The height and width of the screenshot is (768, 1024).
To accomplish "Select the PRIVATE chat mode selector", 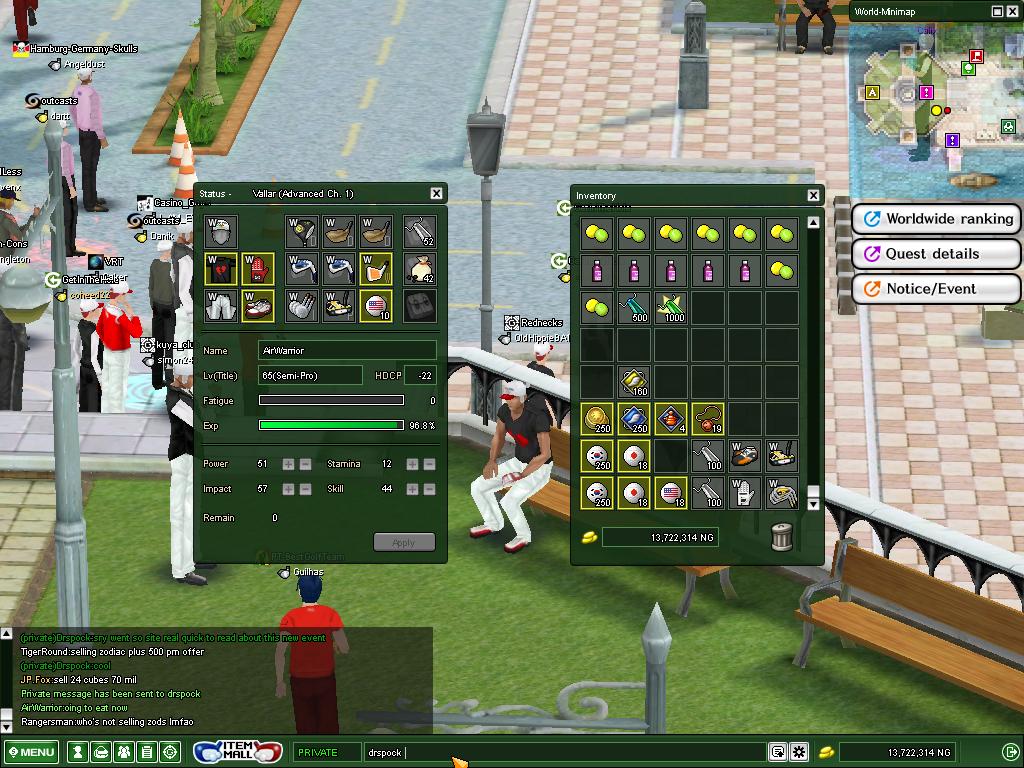I will [x=326, y=752].
